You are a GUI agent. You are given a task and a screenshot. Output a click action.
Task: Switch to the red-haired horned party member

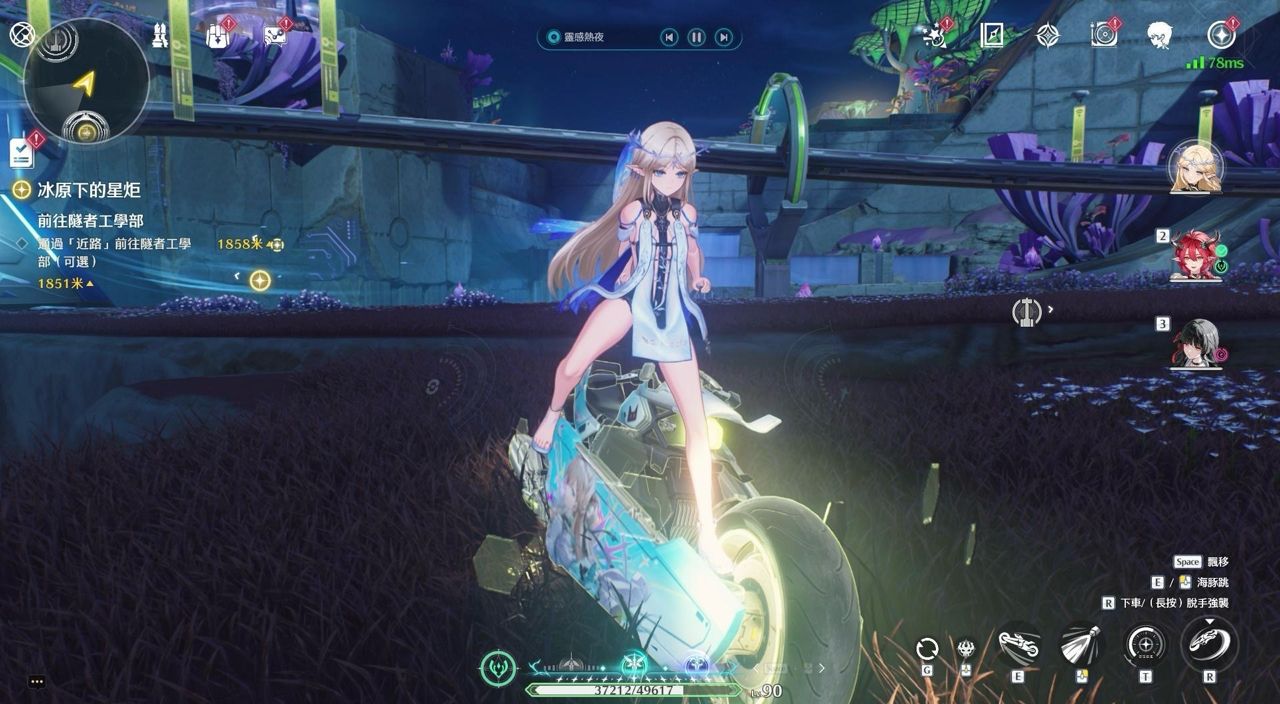pyautogui.click(x=1195, y=254)
